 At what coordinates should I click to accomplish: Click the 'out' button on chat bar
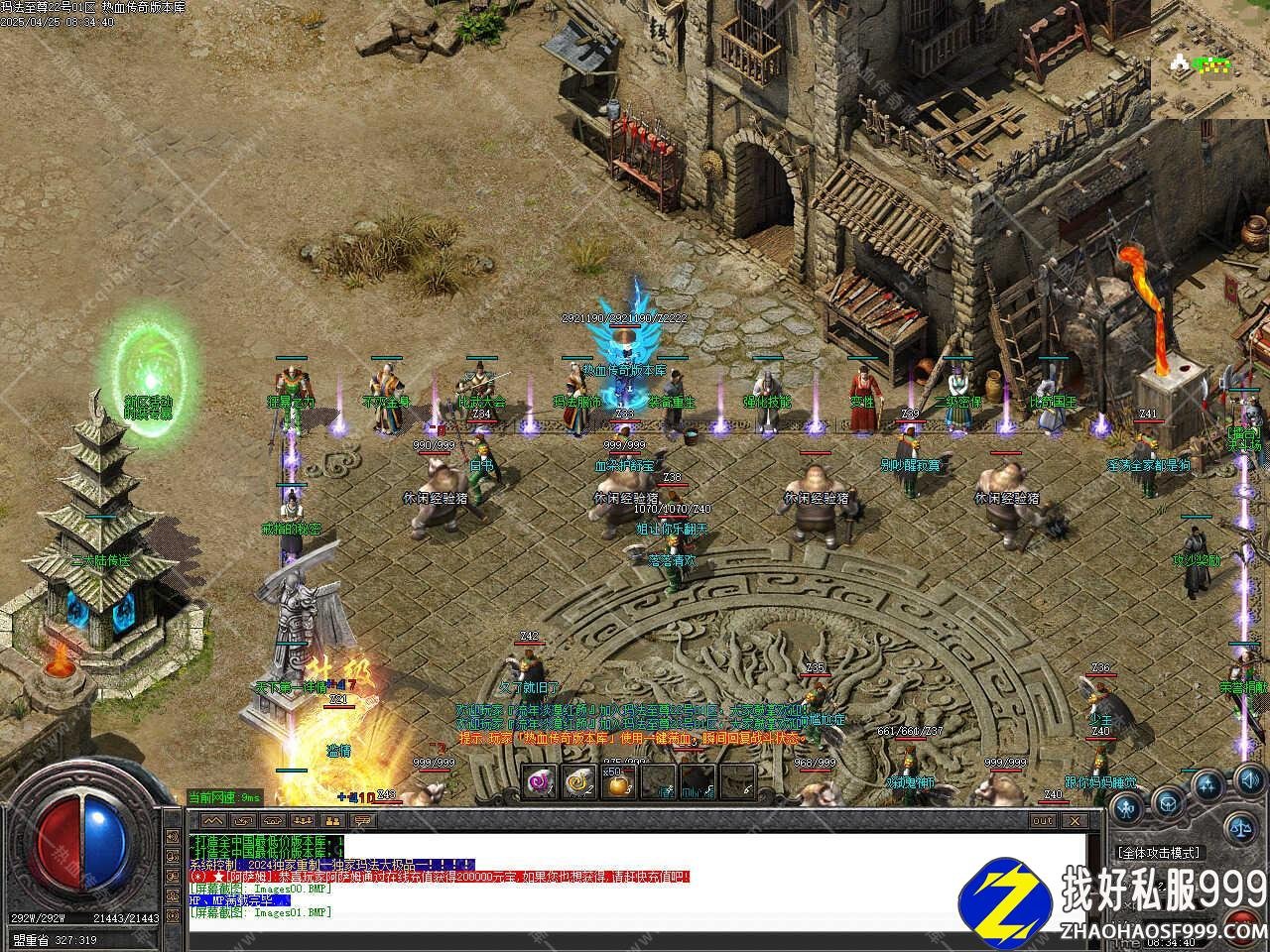point(1043,821)
